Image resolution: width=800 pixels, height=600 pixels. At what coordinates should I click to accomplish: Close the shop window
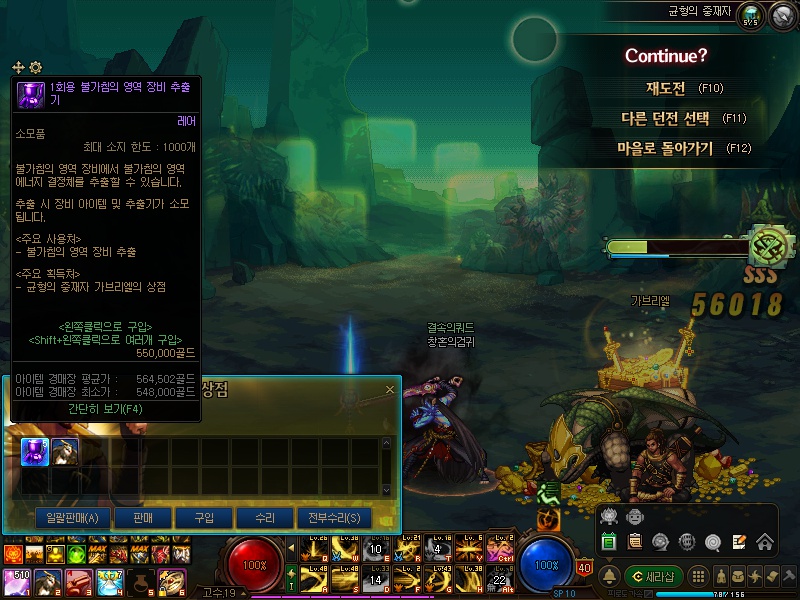(390, 389)
